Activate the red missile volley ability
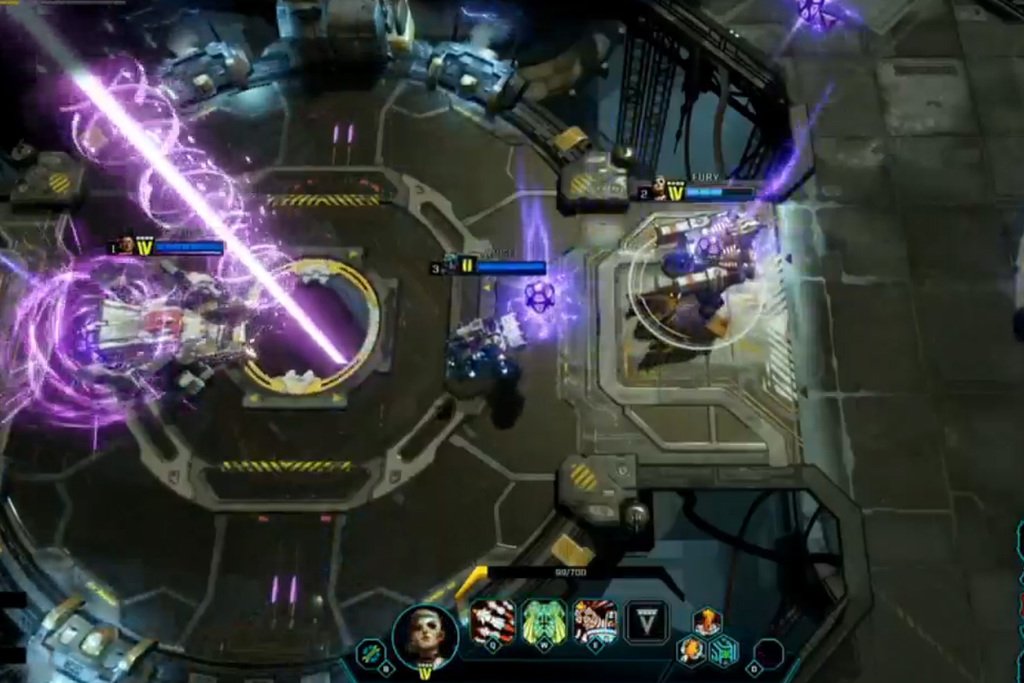The height and width of the screenshot is (683, 1024). click(493, 621)
